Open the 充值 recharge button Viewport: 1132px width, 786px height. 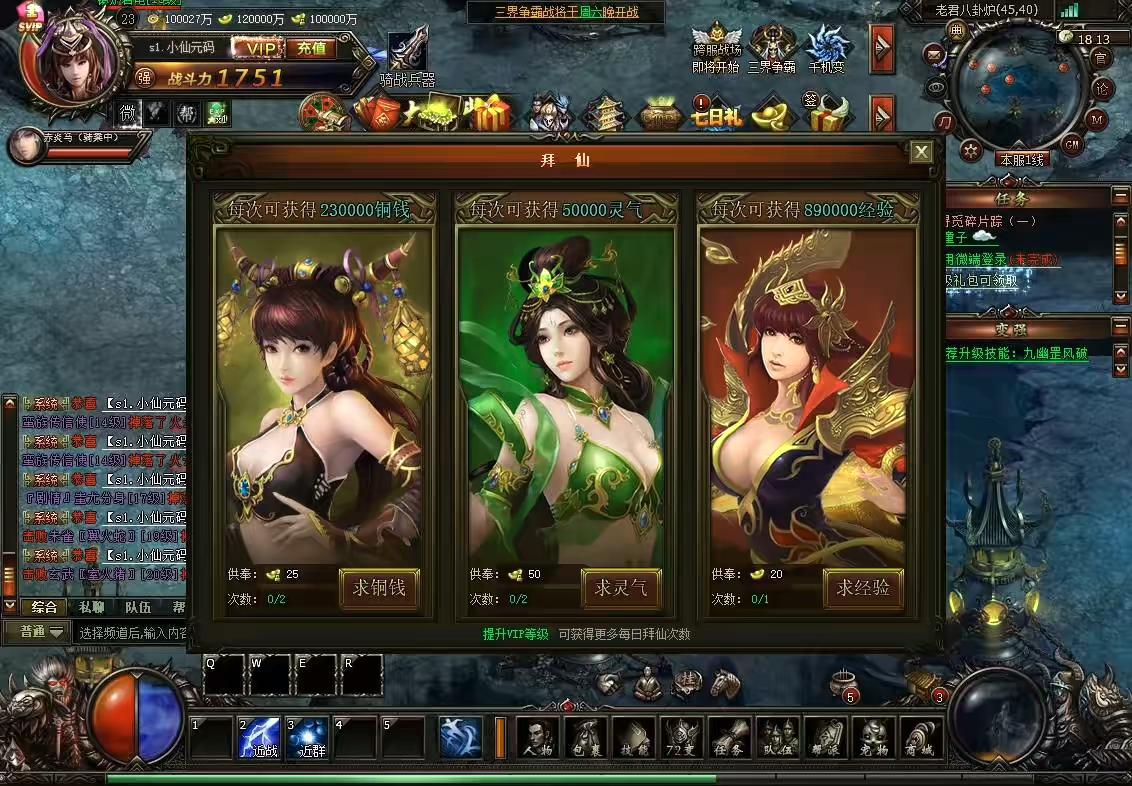(x=311, y=48)
